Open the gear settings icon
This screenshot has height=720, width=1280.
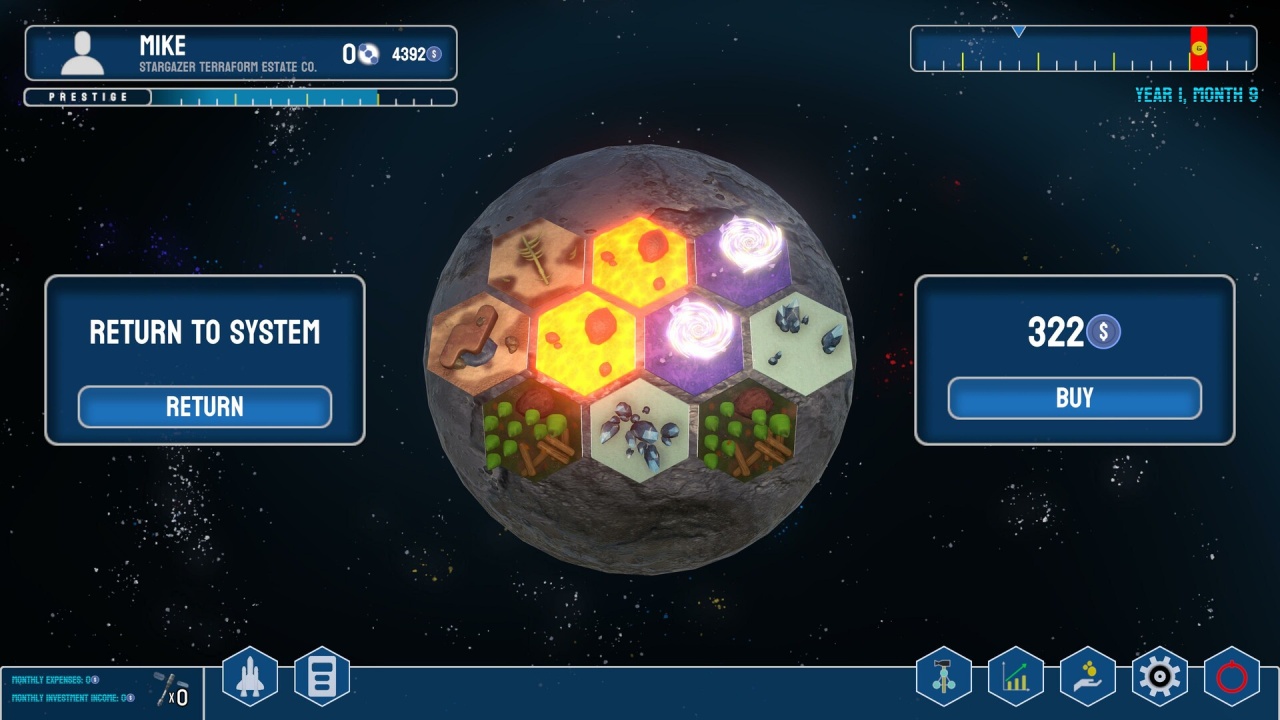[1160, 677]
